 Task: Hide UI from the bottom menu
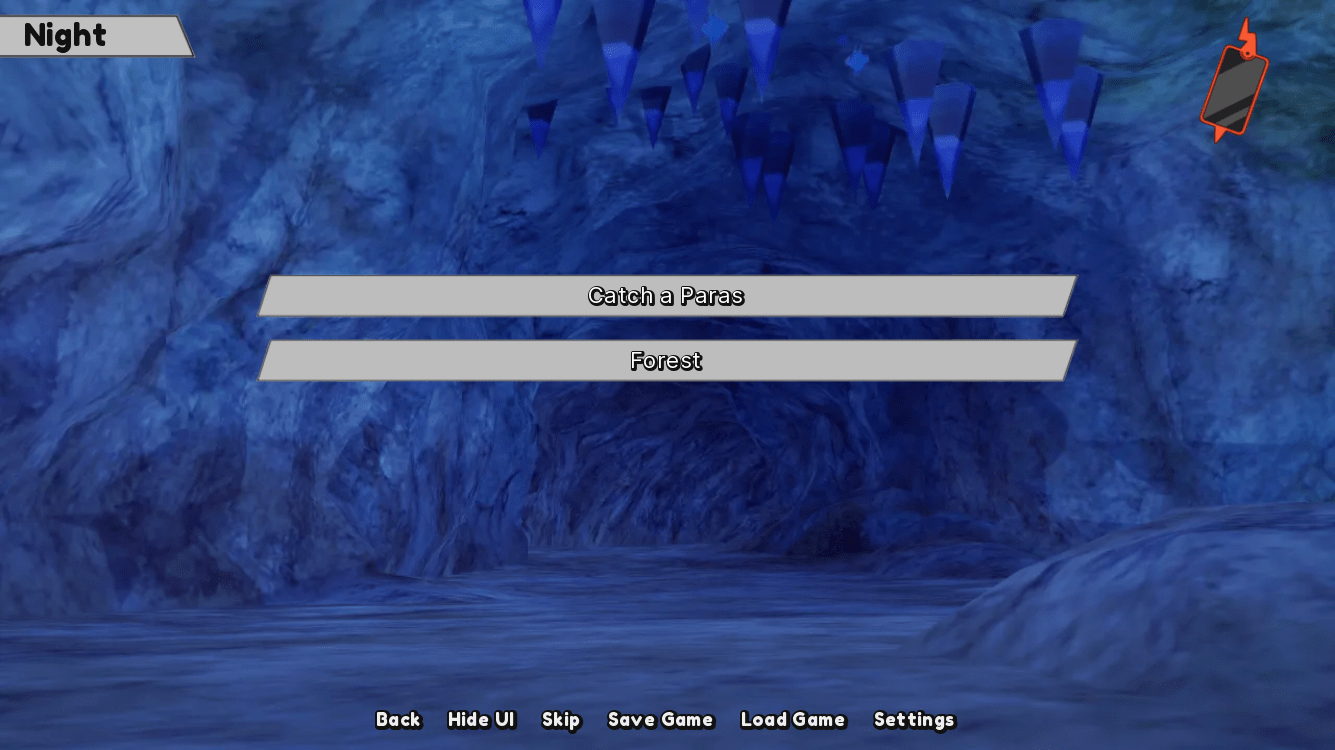point(481,720)
